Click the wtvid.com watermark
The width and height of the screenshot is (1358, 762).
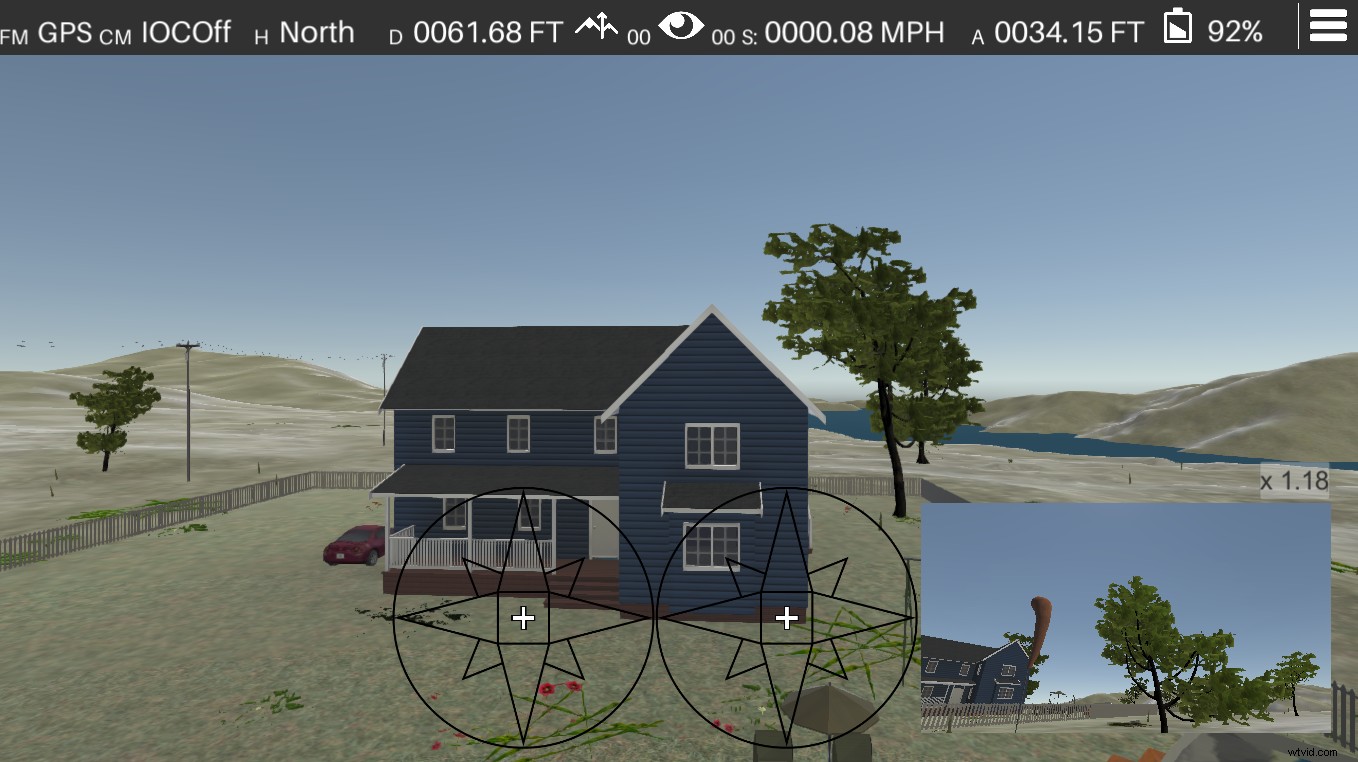pos(1311,751)
